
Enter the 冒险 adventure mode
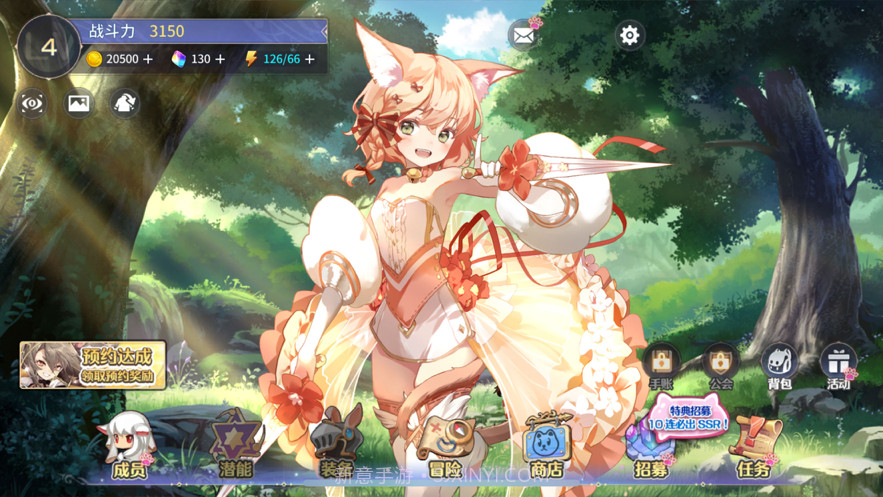444,446
